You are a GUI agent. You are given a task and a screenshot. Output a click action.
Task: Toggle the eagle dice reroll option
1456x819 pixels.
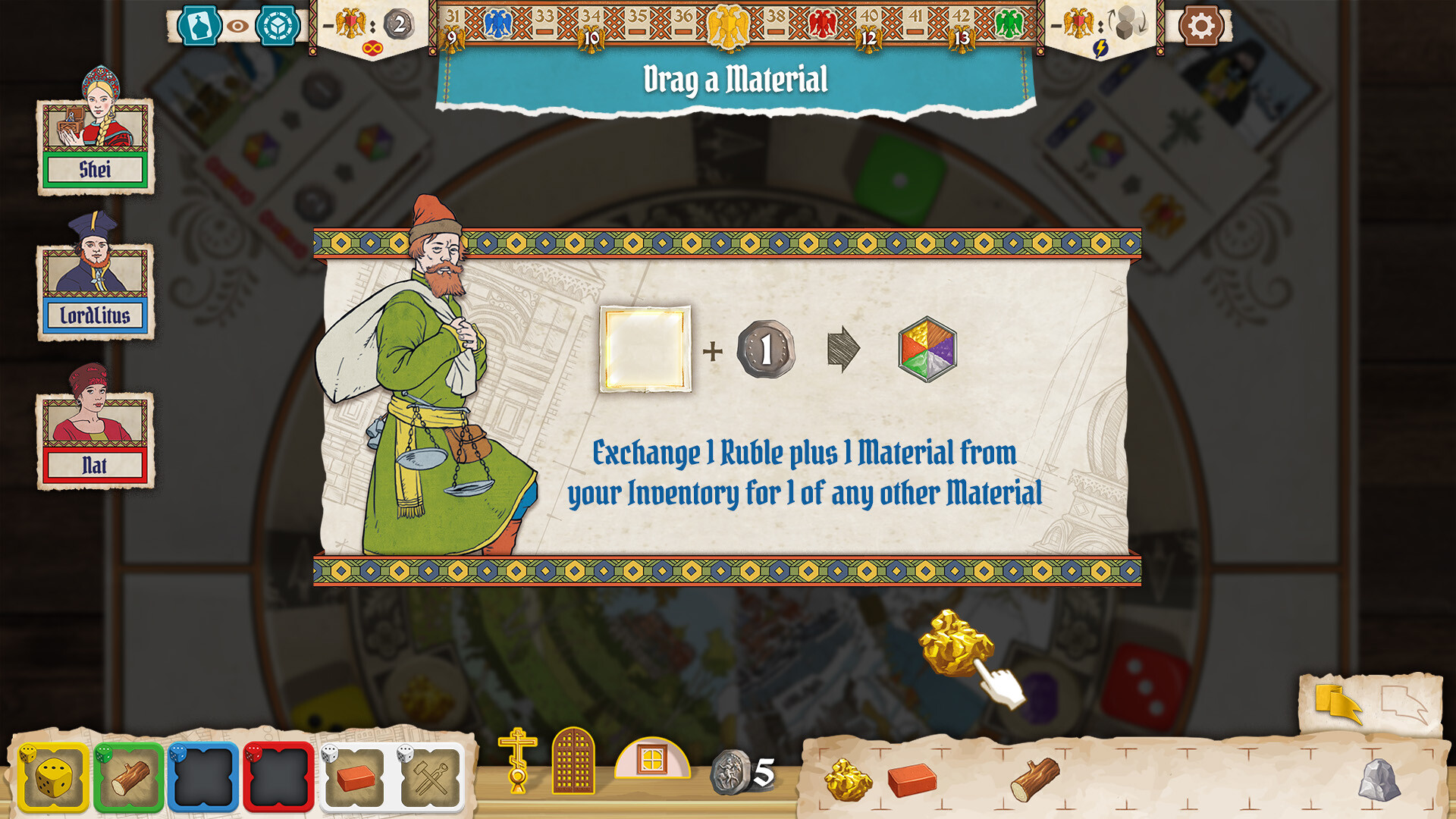[x=1101, y=23]
